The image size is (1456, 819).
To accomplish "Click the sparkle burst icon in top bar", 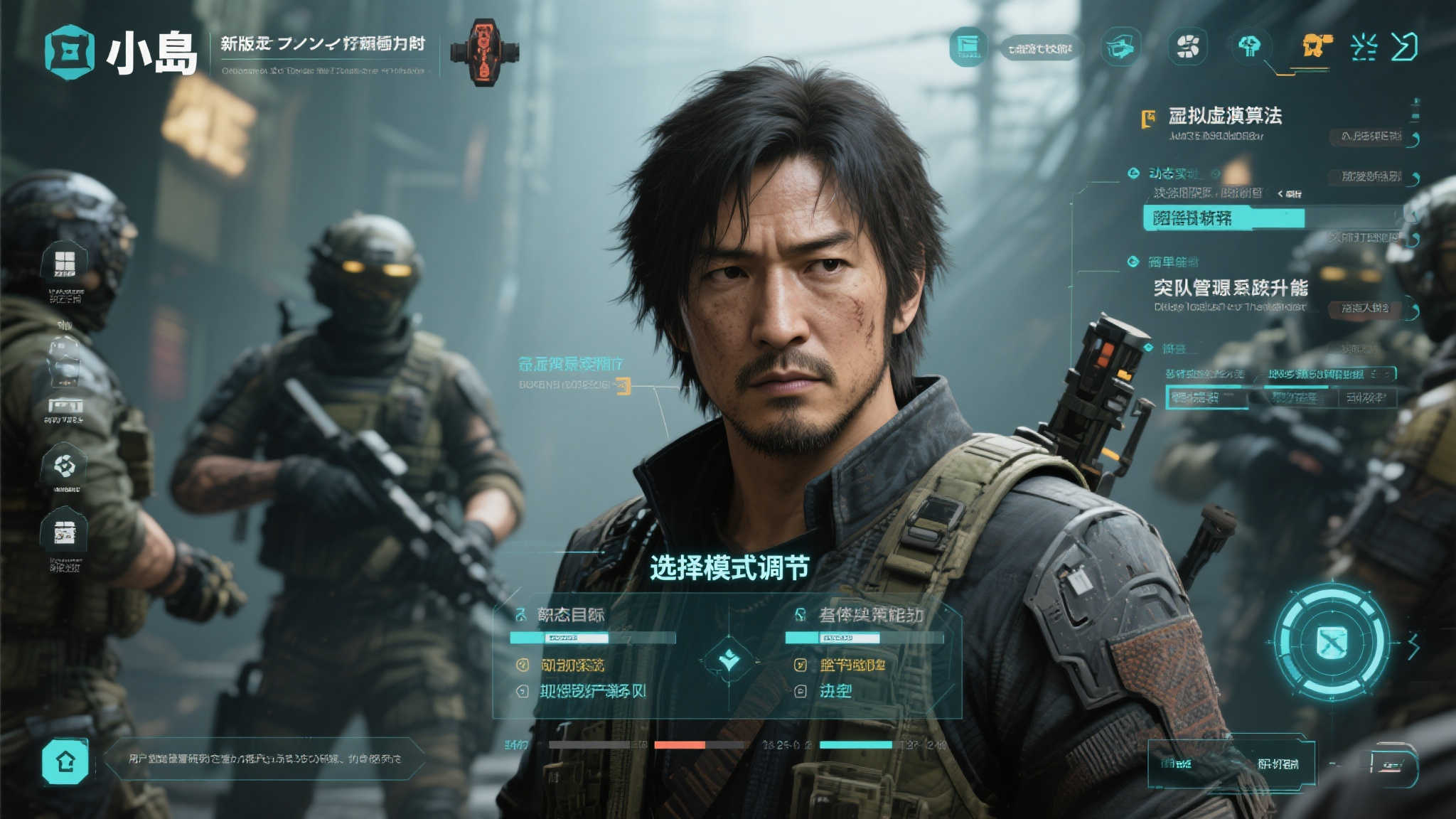I will point(1364,47).
